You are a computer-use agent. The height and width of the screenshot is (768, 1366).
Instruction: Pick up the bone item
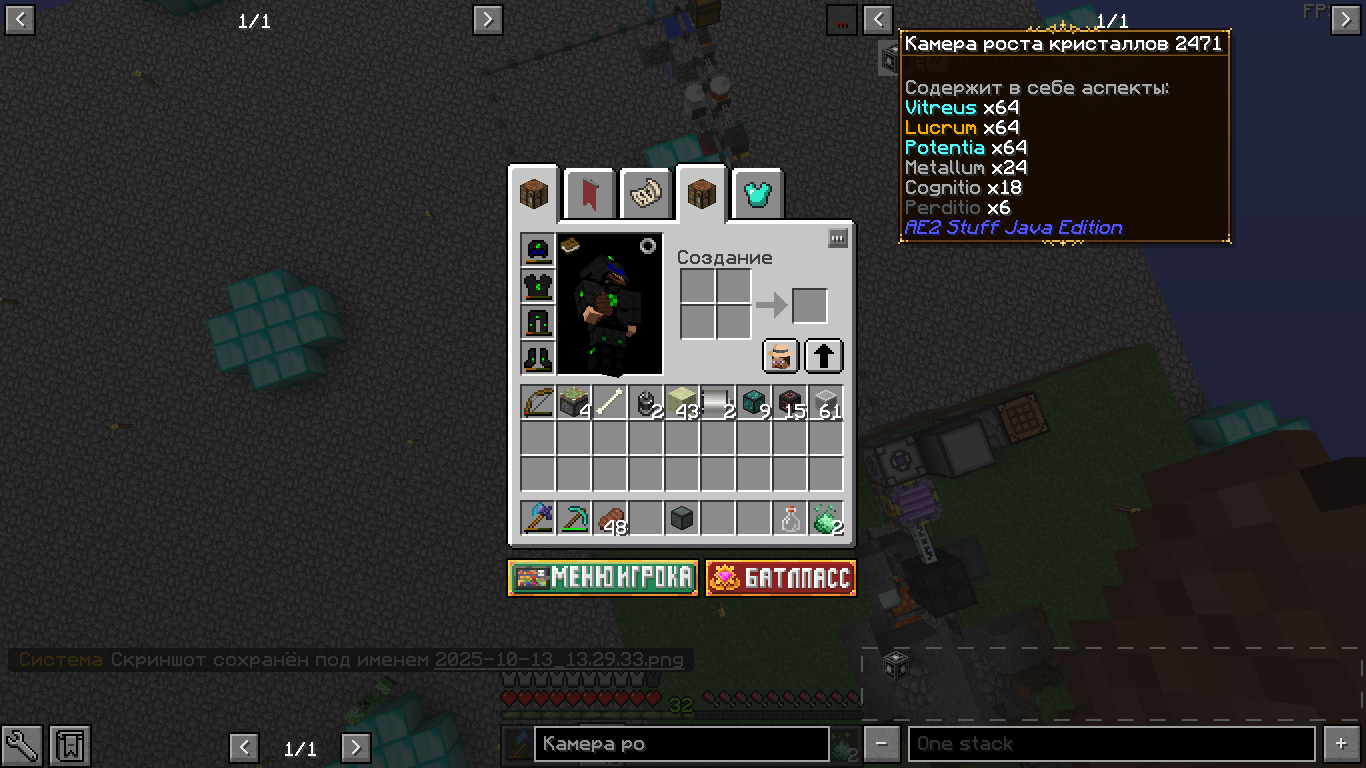[x=610, y=403]
